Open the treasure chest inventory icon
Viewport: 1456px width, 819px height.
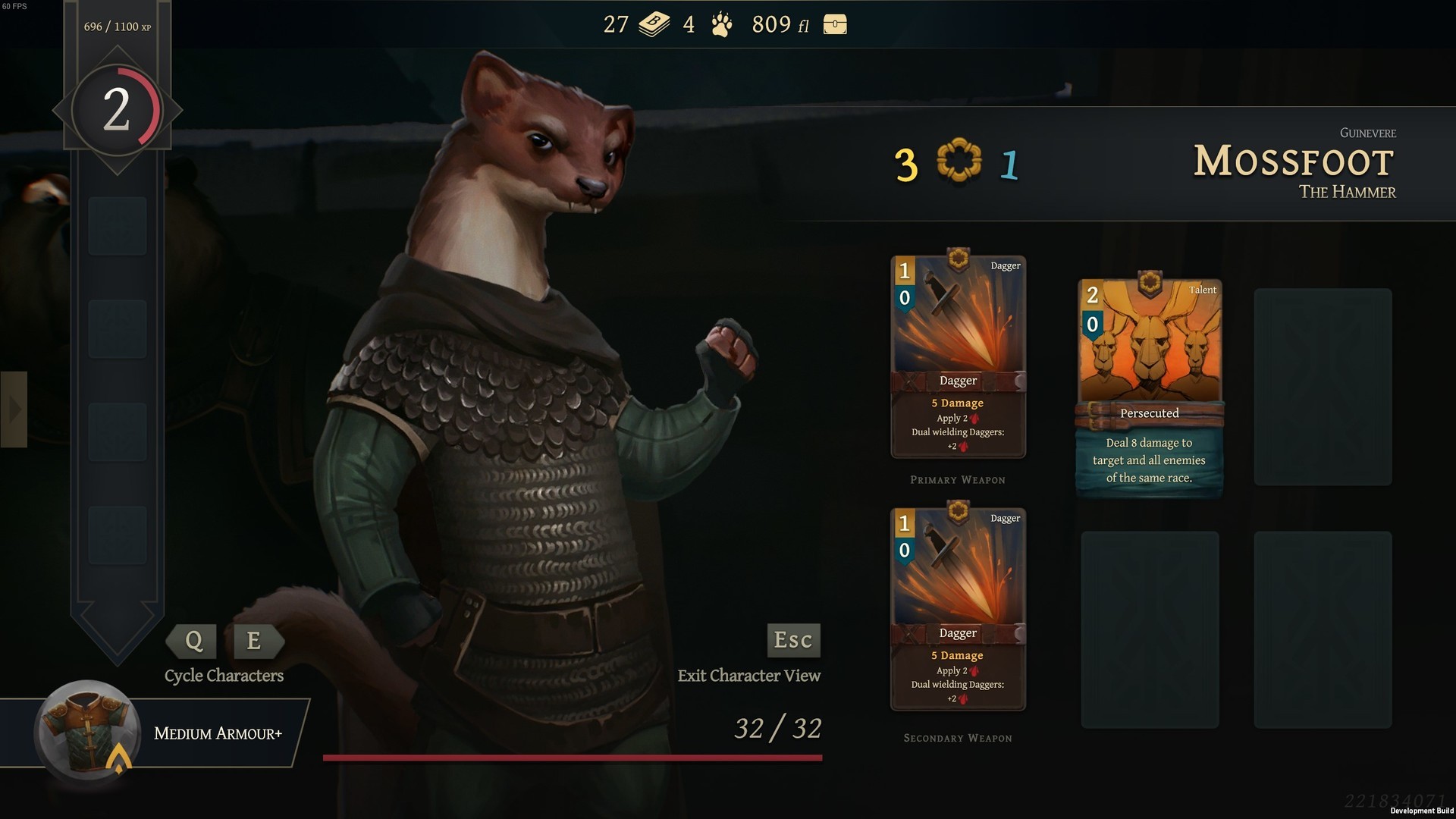(834, 25)
